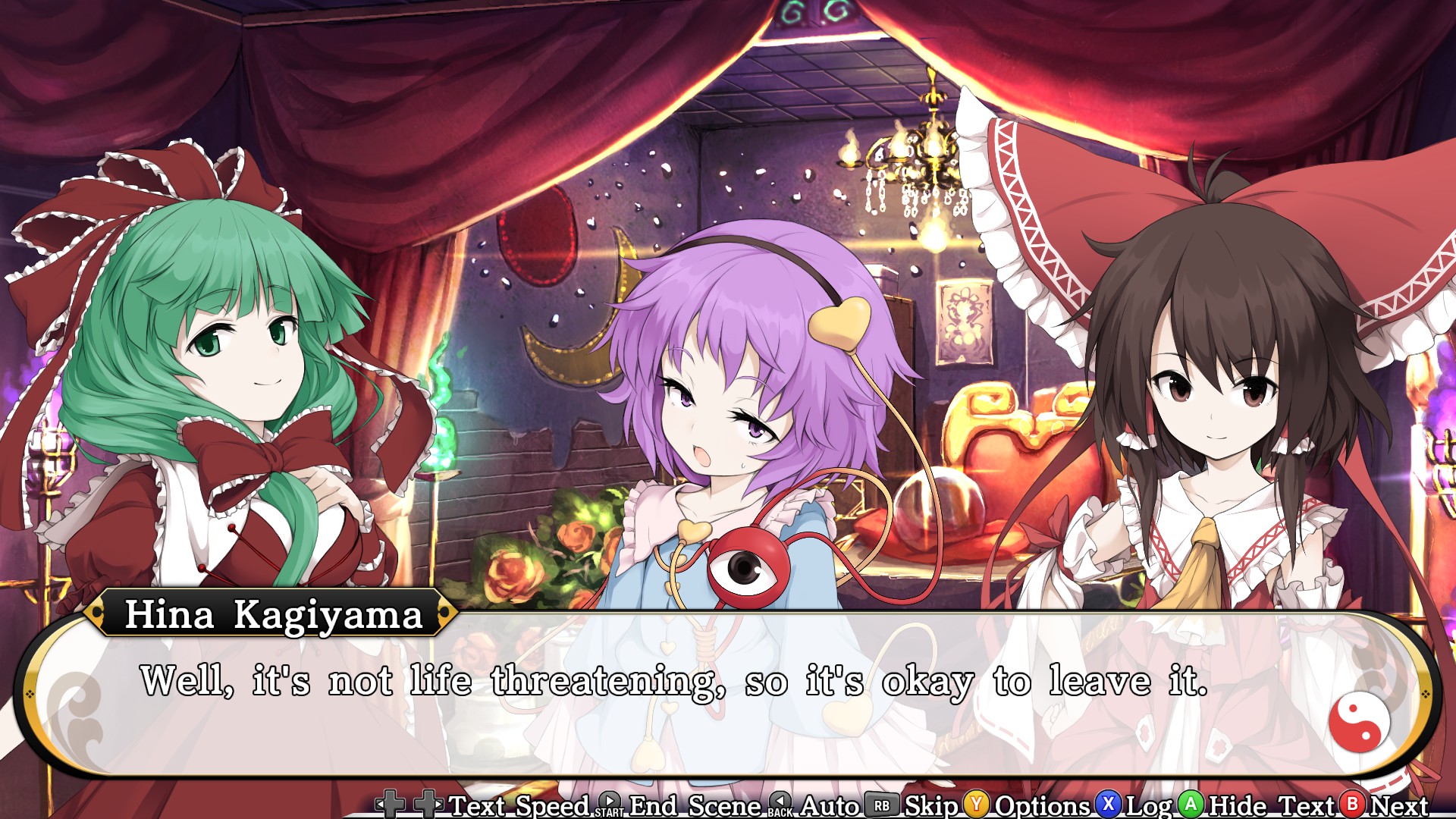Choose Hide Text in the bottom bar
The height and width of the screenshot is (819, 1456).
[x=1270, y=805]
